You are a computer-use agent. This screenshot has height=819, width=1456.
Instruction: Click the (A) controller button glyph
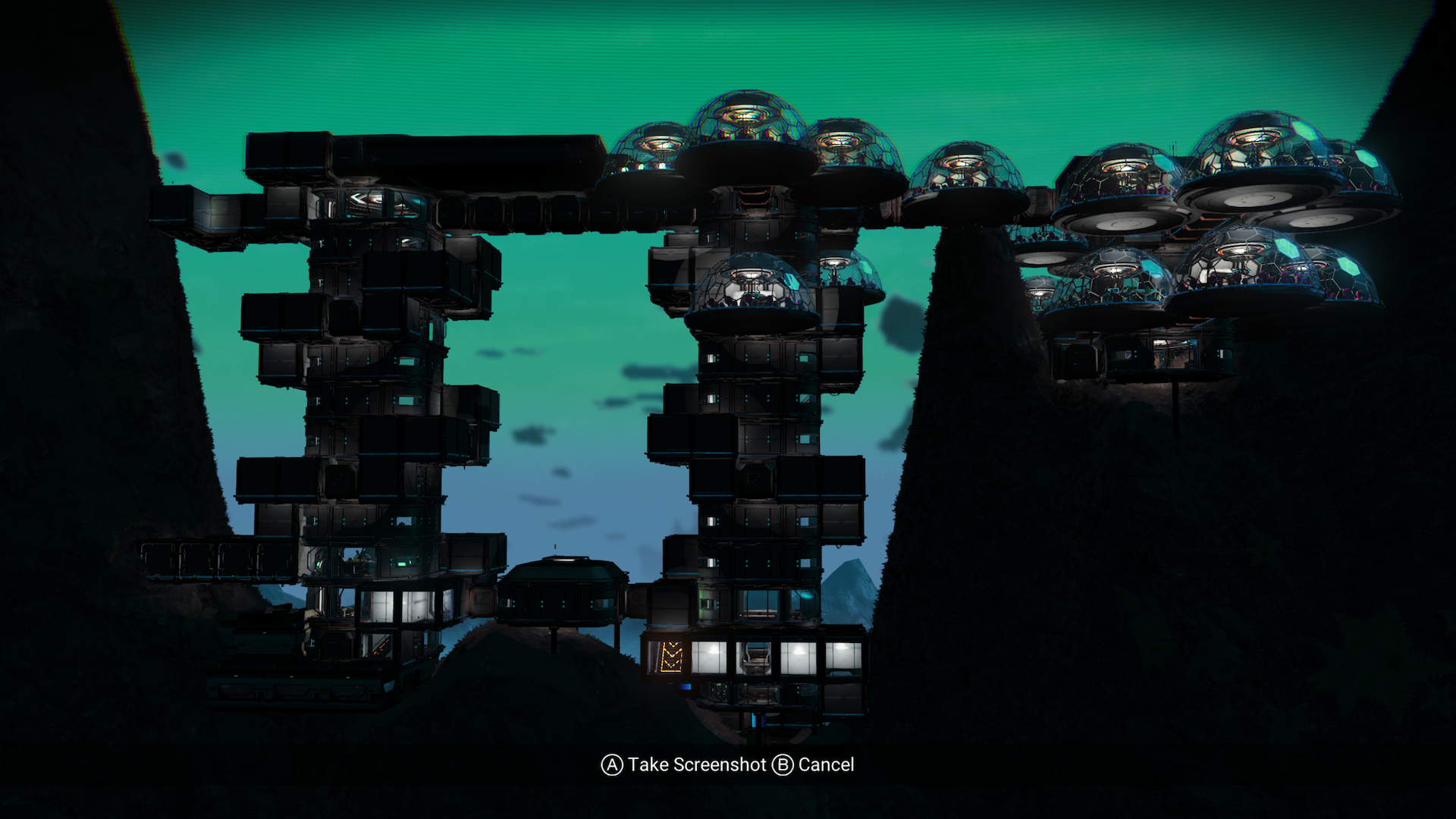pos(611,765)
